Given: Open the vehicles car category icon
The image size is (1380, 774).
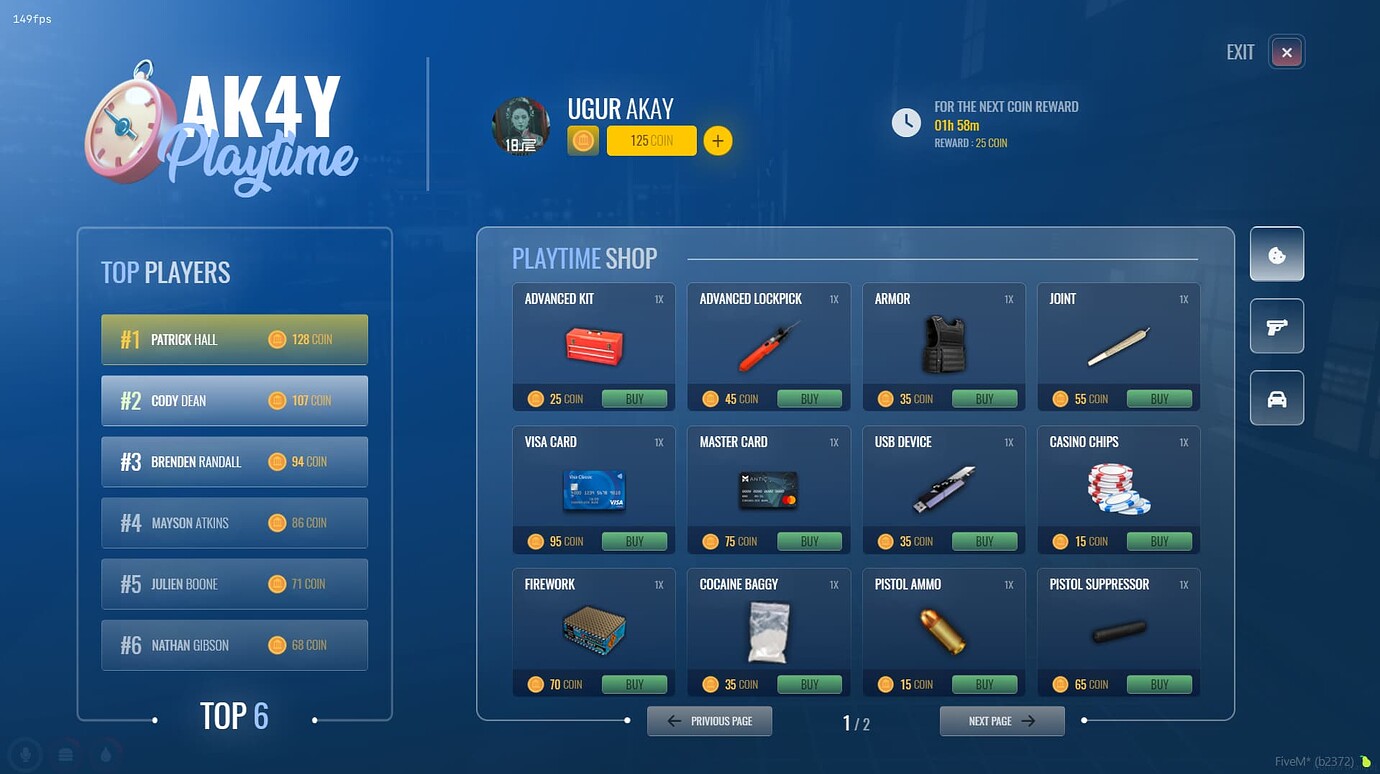Looking at the screenshot, I should pos(1276,397).
